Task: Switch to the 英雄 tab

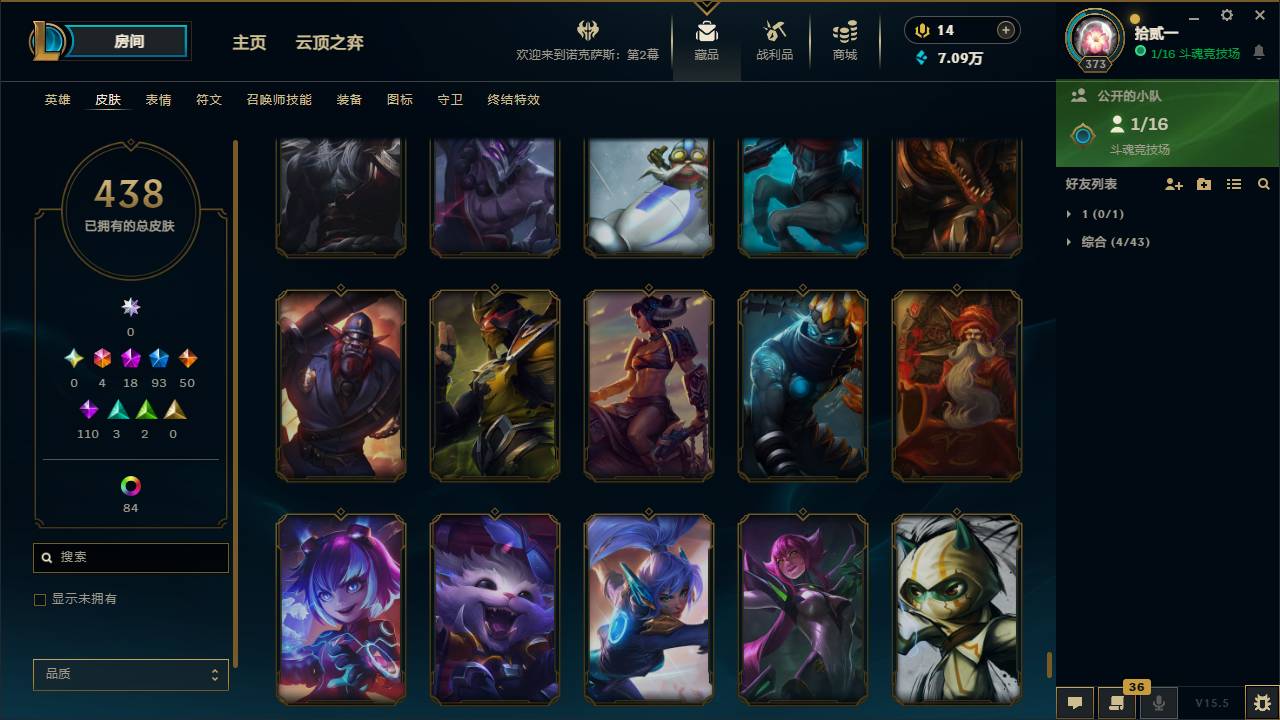Action: [57, 100]
